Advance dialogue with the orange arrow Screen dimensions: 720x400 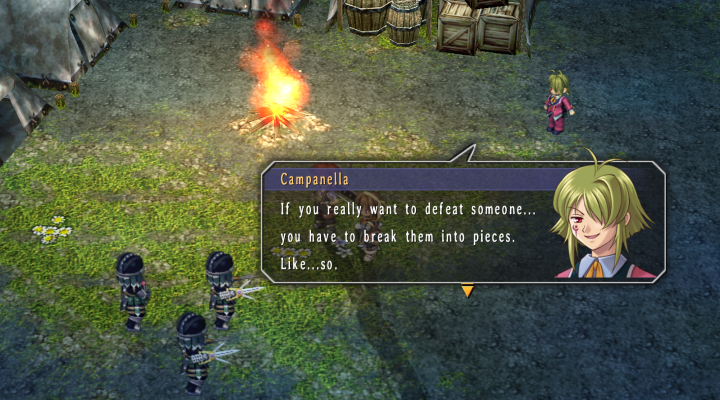(x=467, y=291)
